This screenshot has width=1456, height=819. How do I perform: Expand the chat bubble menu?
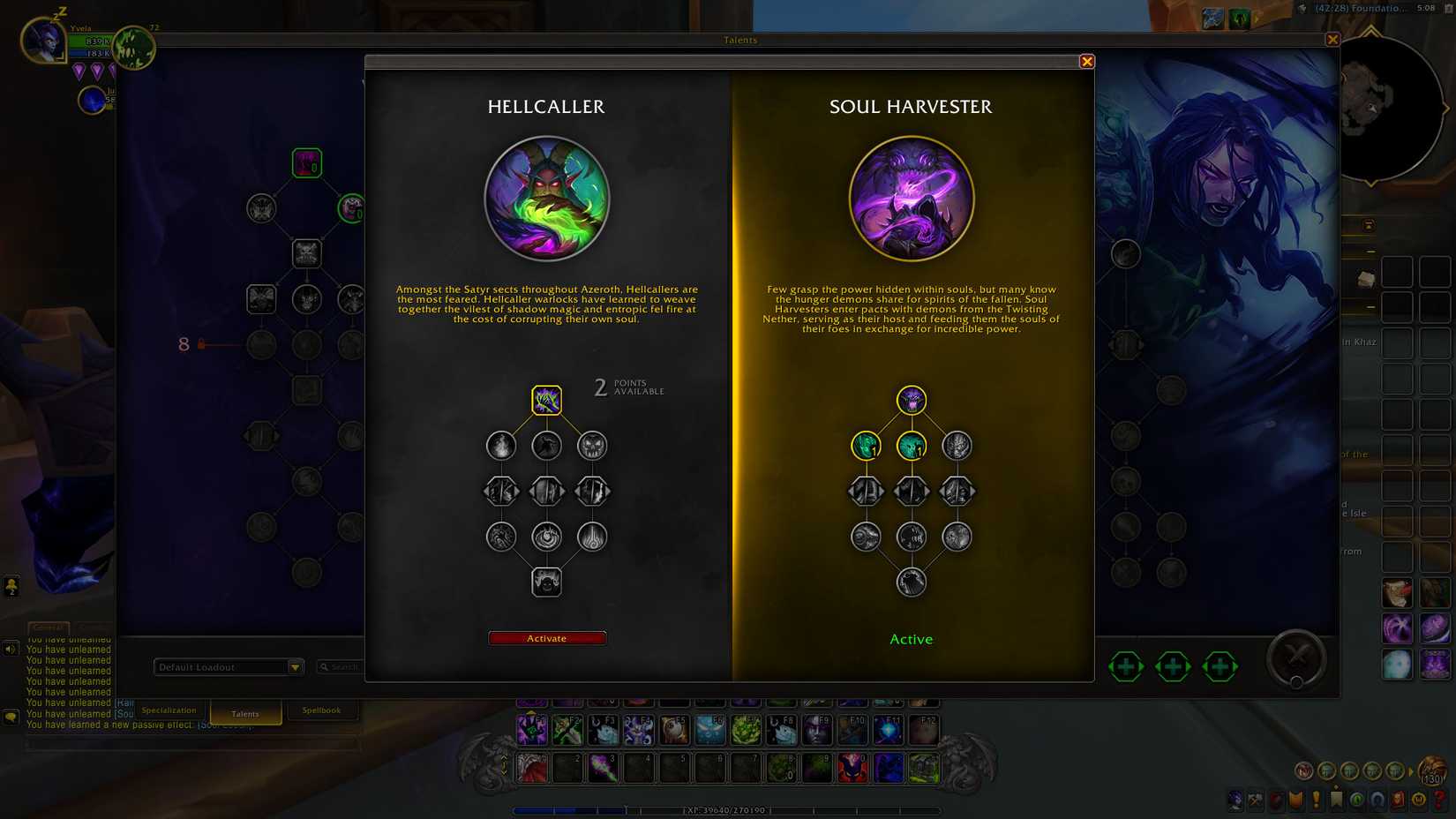coord(11,715)
